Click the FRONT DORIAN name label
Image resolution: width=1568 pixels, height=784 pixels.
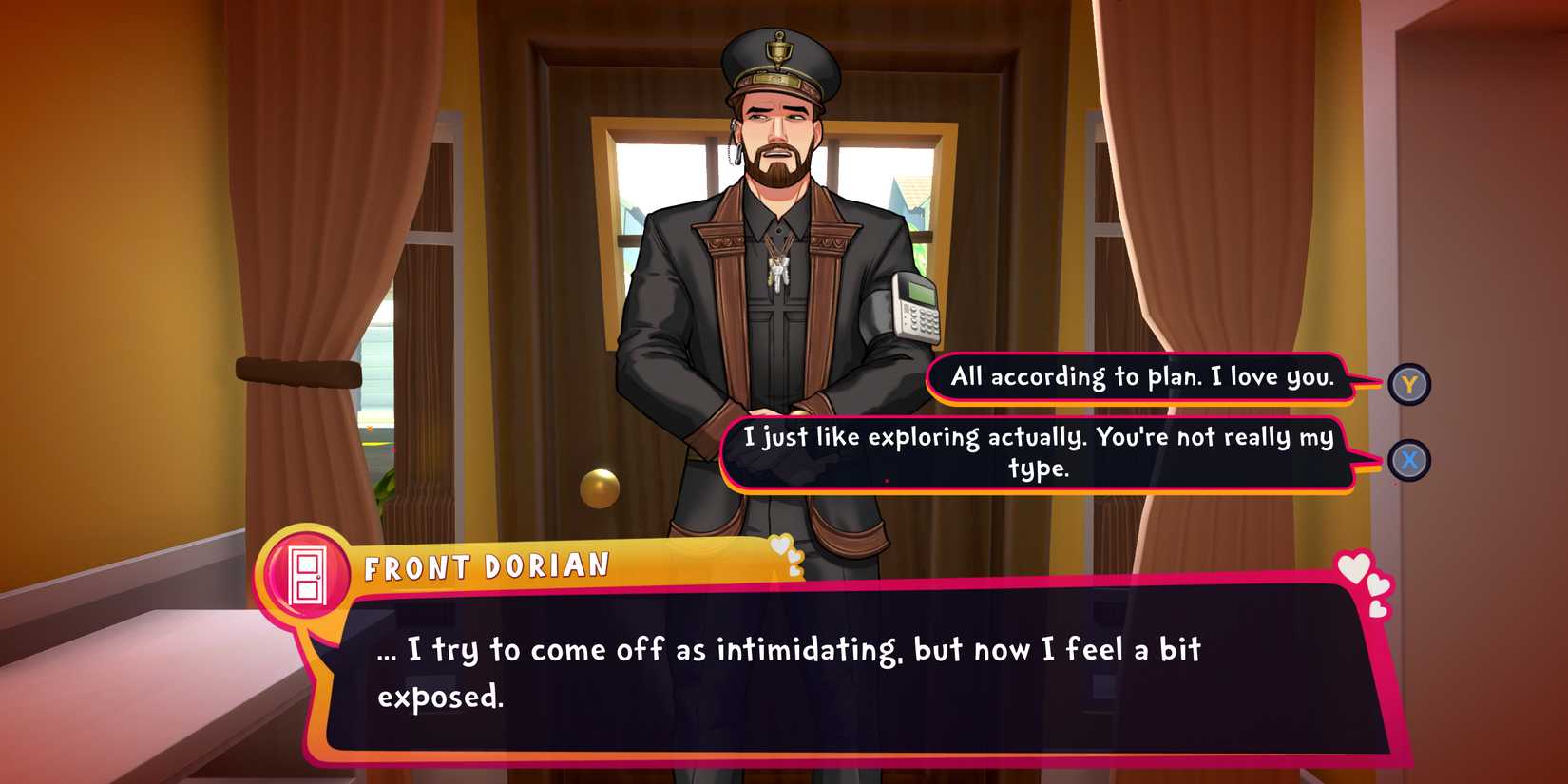(x=487, y=565)
